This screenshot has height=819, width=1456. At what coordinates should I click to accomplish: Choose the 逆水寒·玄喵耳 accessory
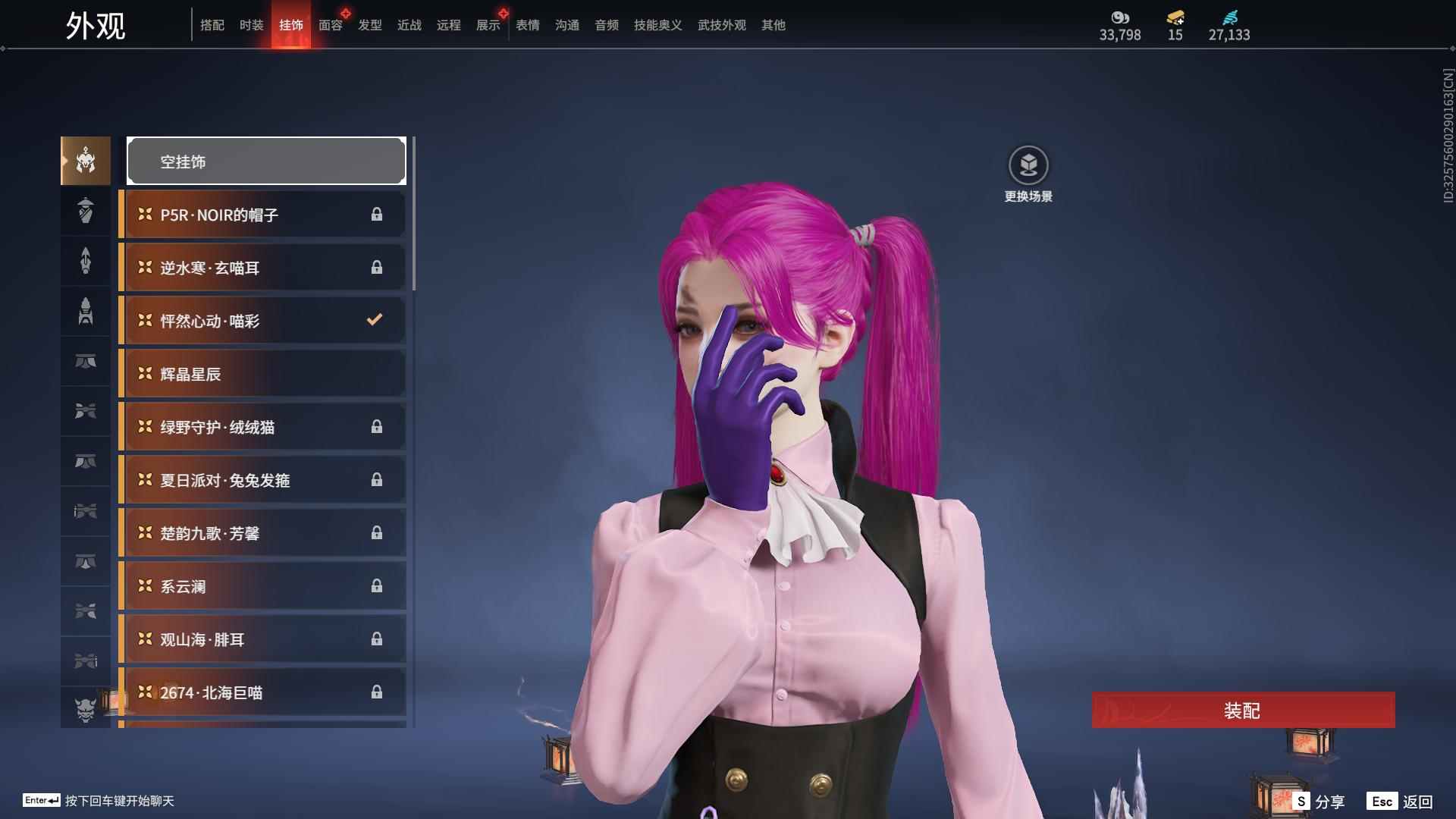[262, 268]
